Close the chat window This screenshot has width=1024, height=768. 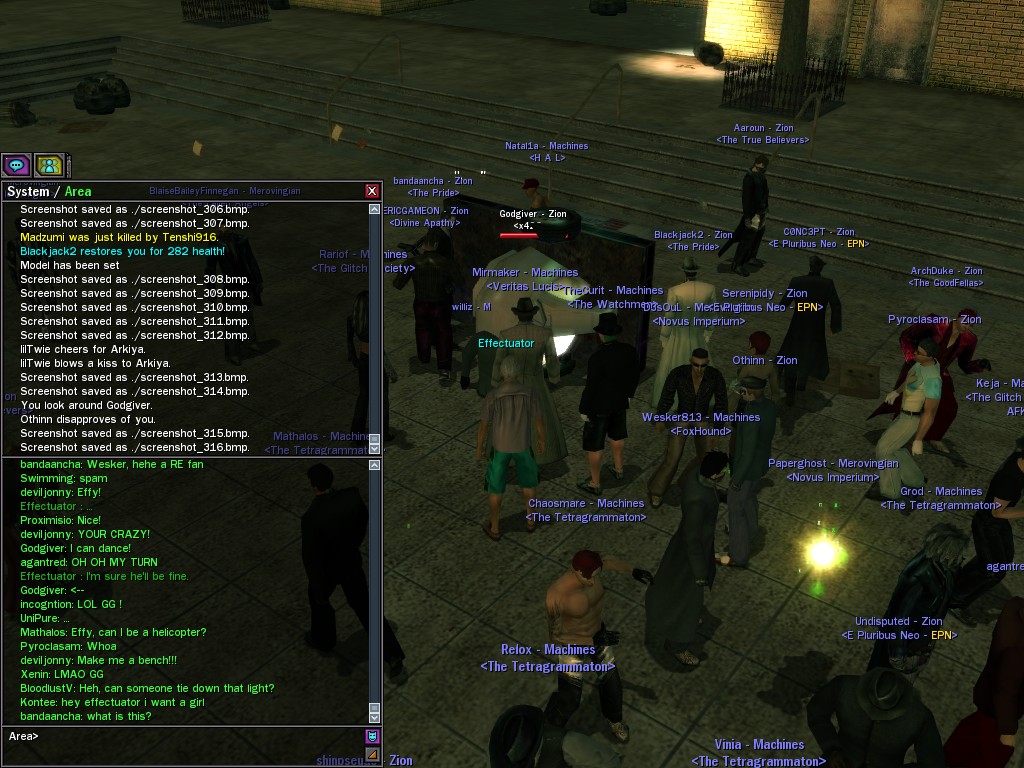pyautogui.click(x=372, y=191)
